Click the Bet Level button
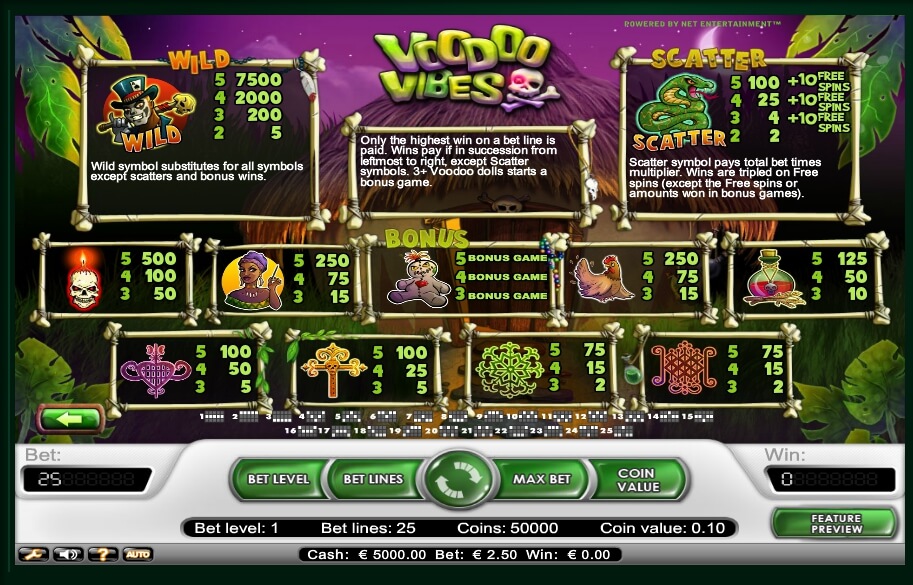Image resolution: width=913 pixels, height=585 pixels. (277, 479)
